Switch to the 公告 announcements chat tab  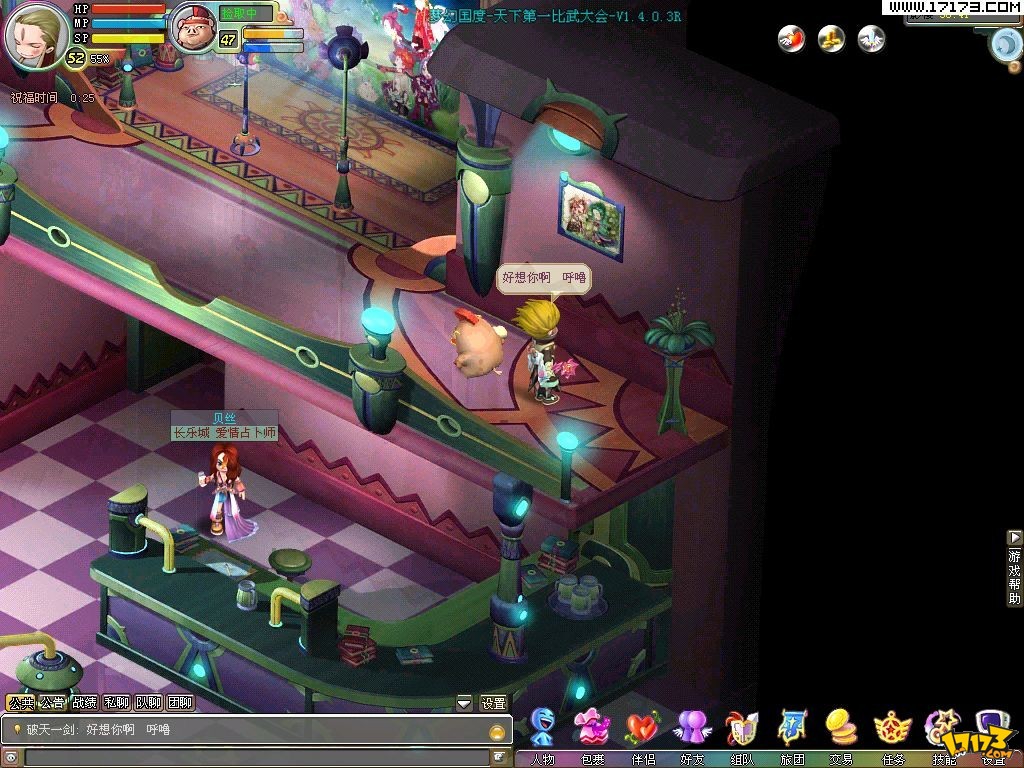click(x=52, y=703)
